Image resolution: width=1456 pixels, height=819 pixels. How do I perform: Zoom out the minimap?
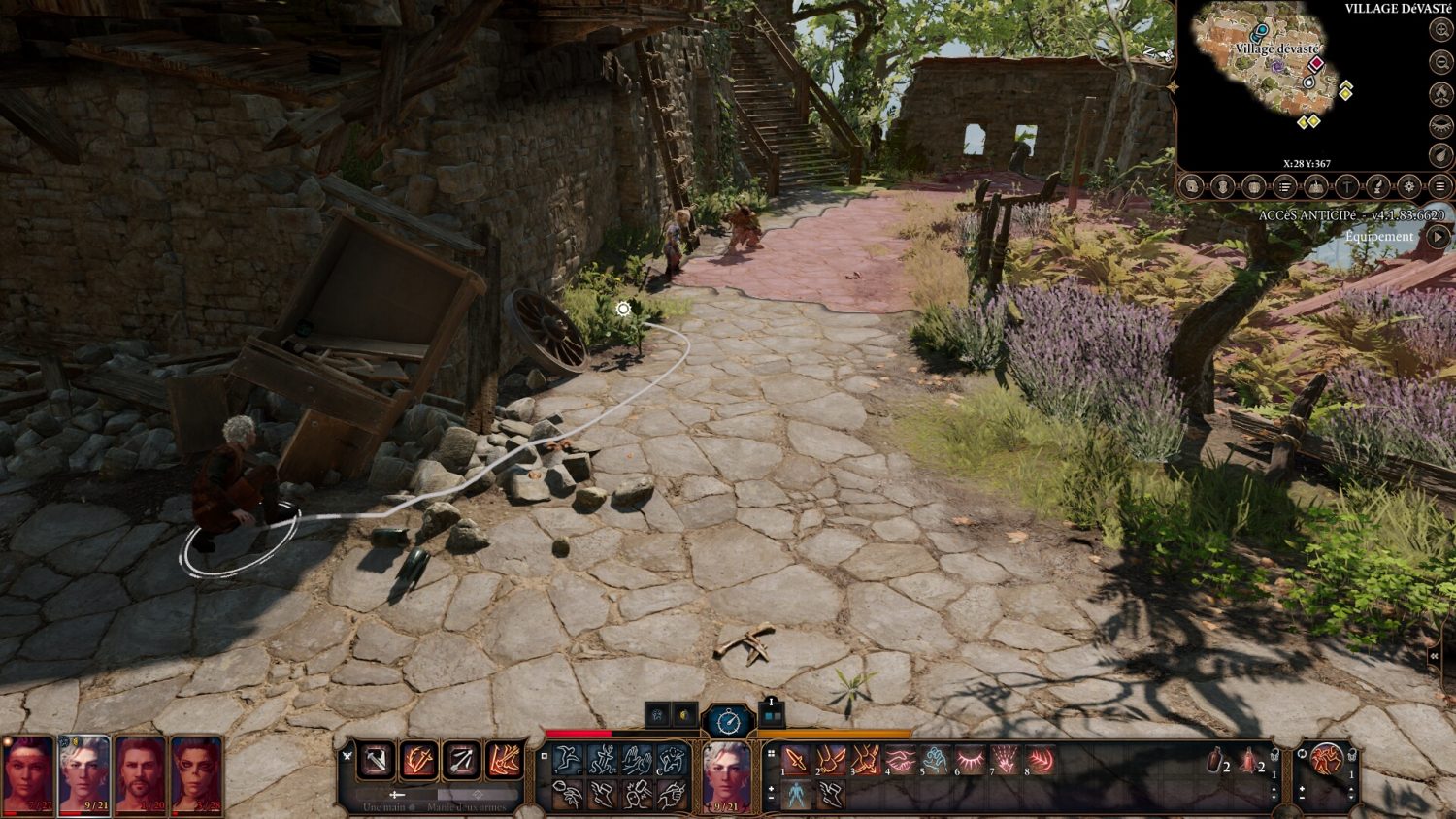[1440, 62]
